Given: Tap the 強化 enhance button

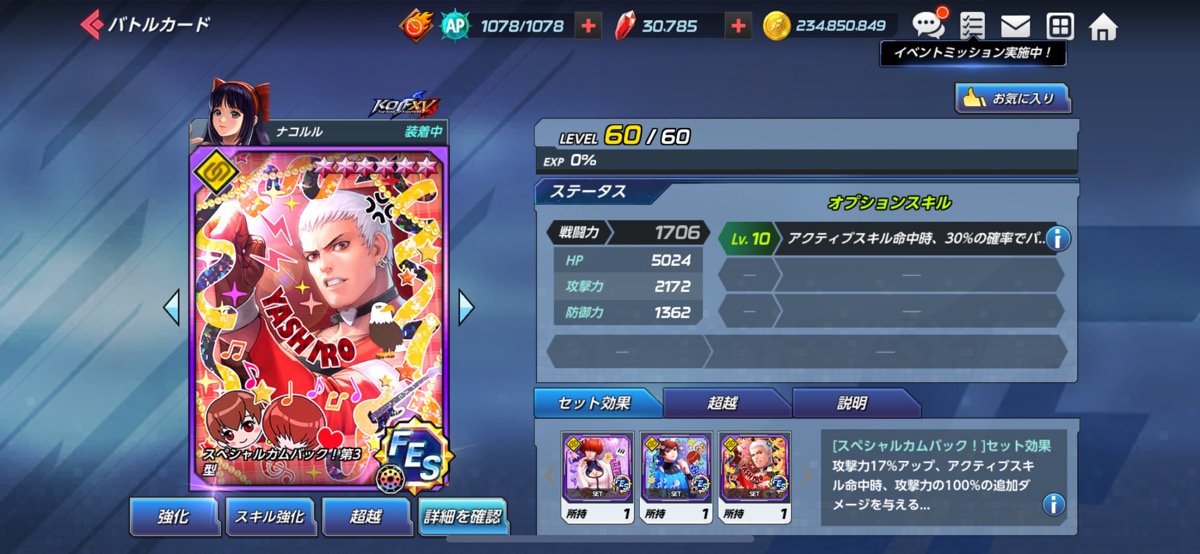Looking at the screenshot, I should tap(173, 516).
